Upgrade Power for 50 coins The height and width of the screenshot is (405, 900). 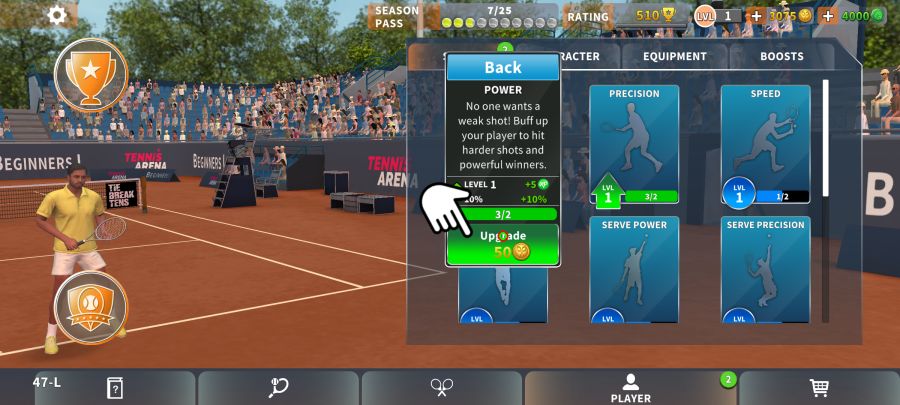pyautogui.click(x=503, y=244)
